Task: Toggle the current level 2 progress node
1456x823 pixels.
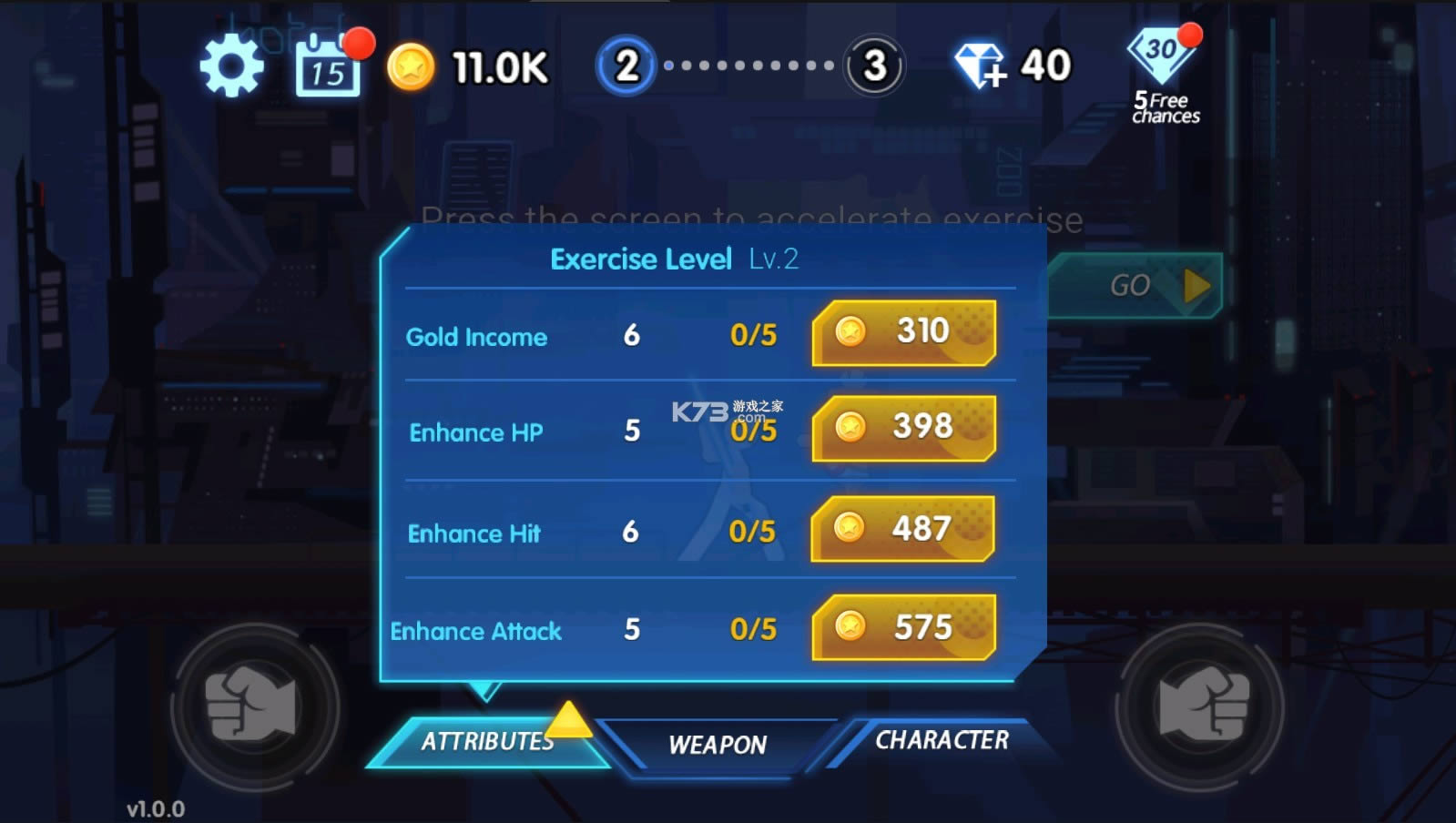Action: pos(627,66)
